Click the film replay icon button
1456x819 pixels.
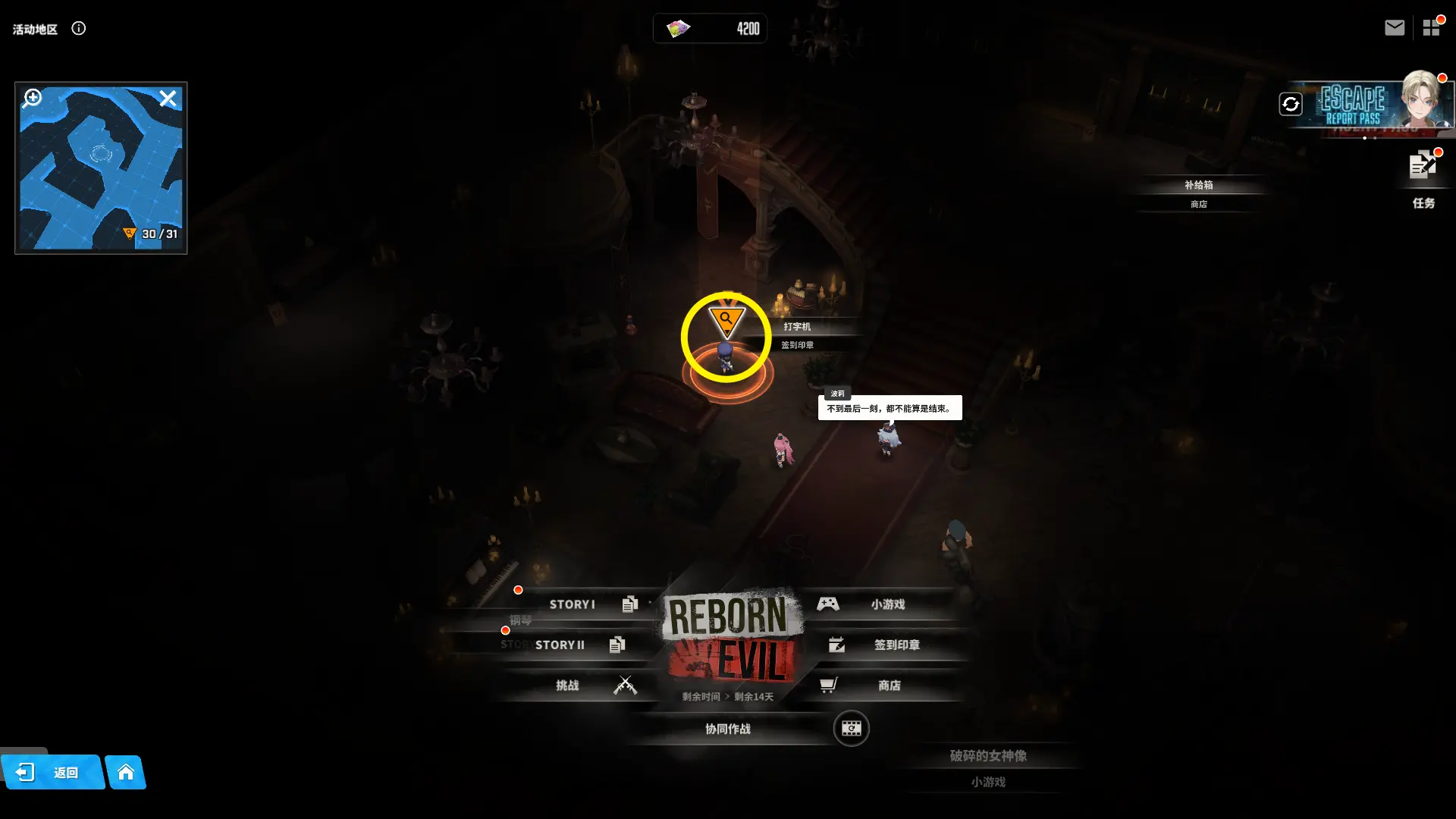click(851, 729)
